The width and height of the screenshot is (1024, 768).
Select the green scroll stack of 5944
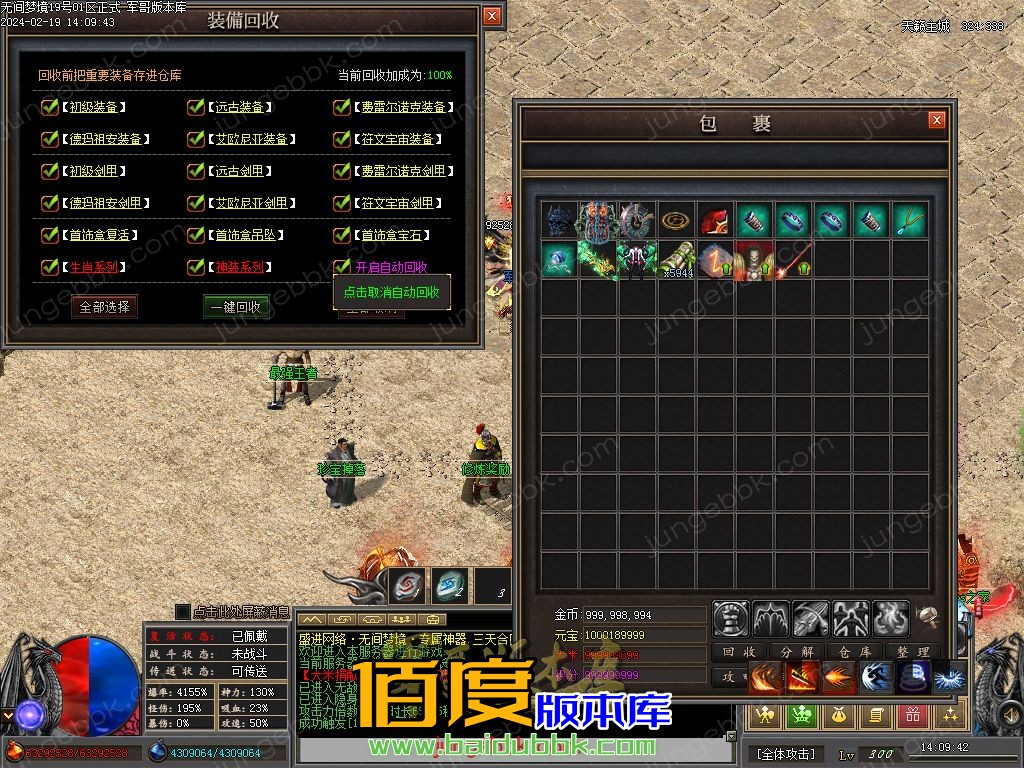click(677, 259)
